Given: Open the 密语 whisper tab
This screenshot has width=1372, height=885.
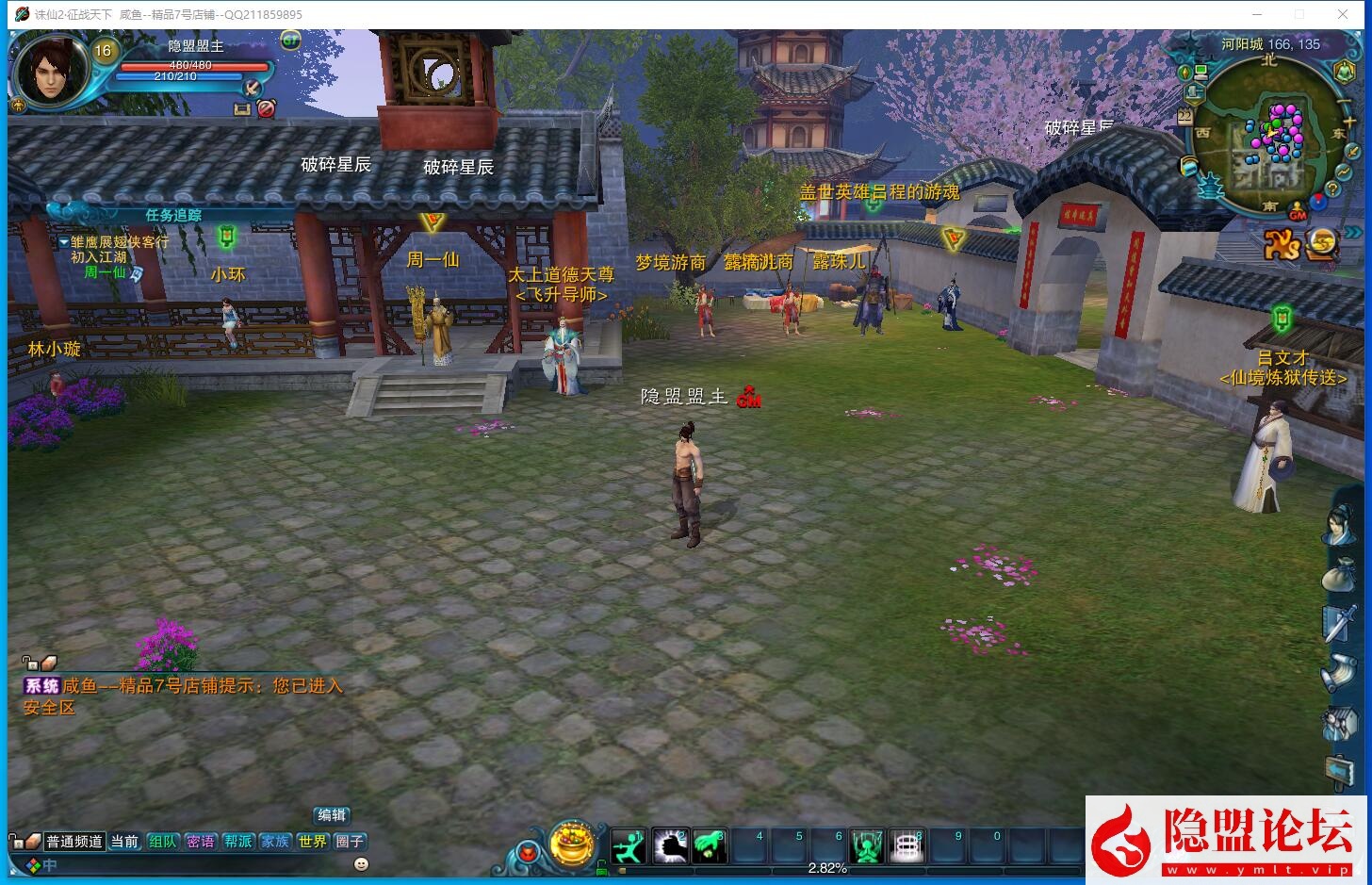Looking at the screenshot, I should coord(200,842).
